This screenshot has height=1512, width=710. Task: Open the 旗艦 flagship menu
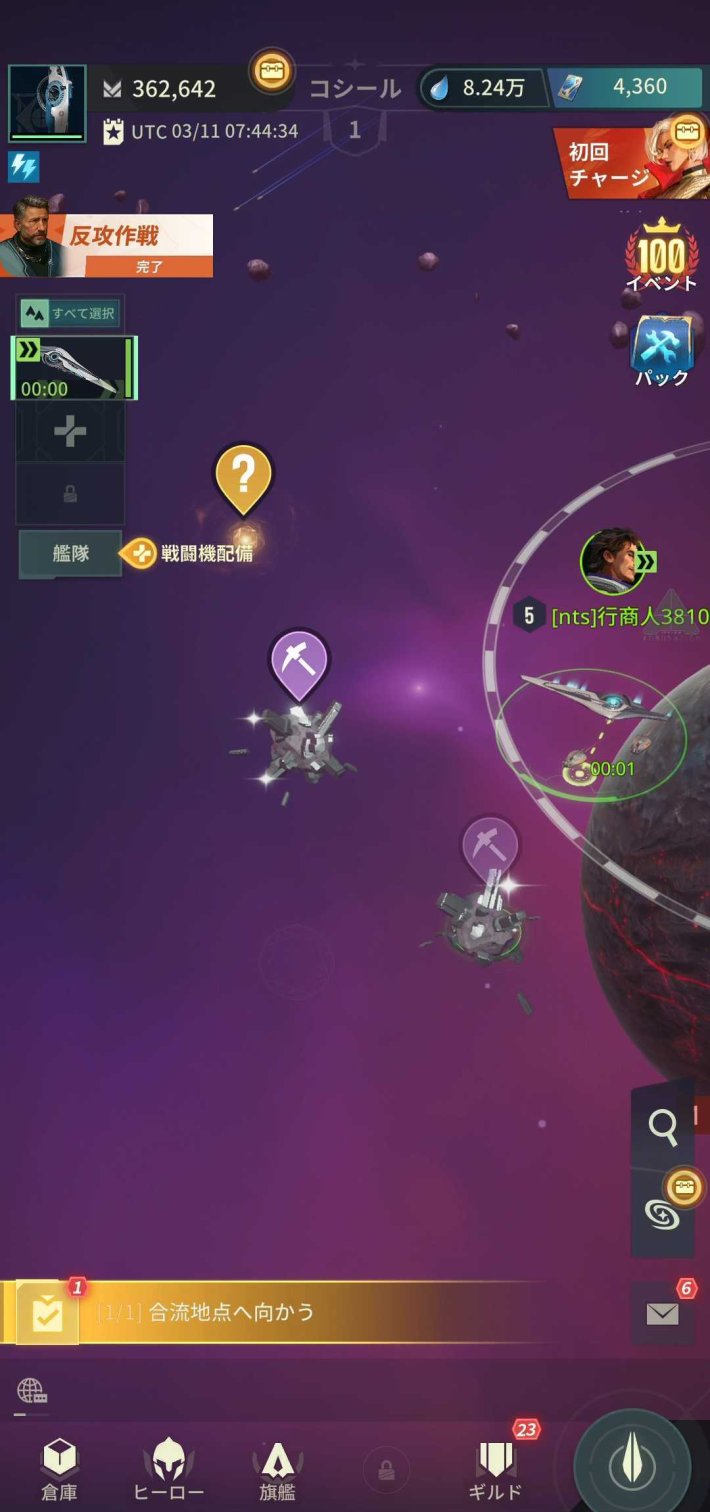(277, 1470)
